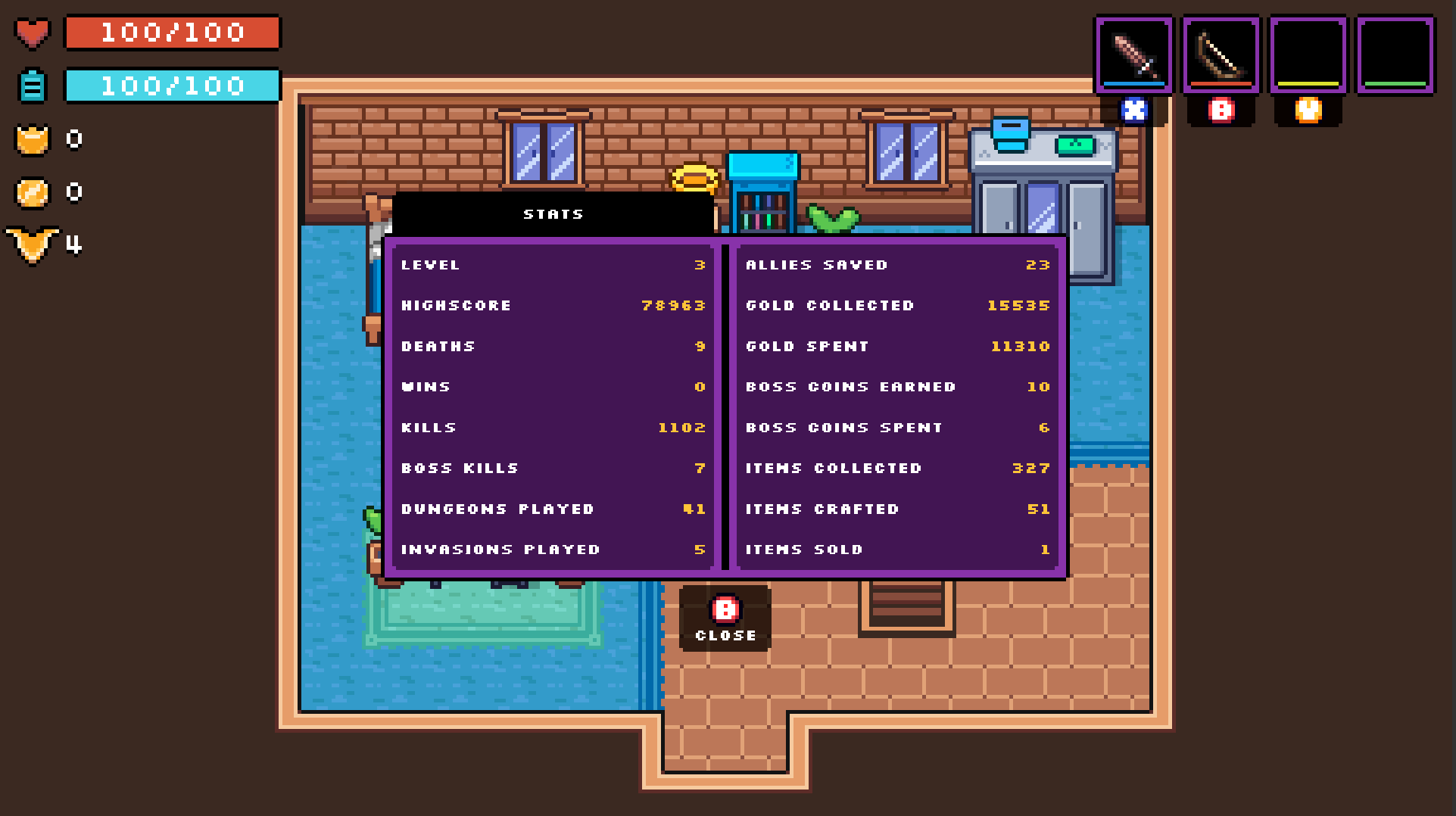Select the bow weapon slot
The image size is (1456, 816).
click(1221, 55)
